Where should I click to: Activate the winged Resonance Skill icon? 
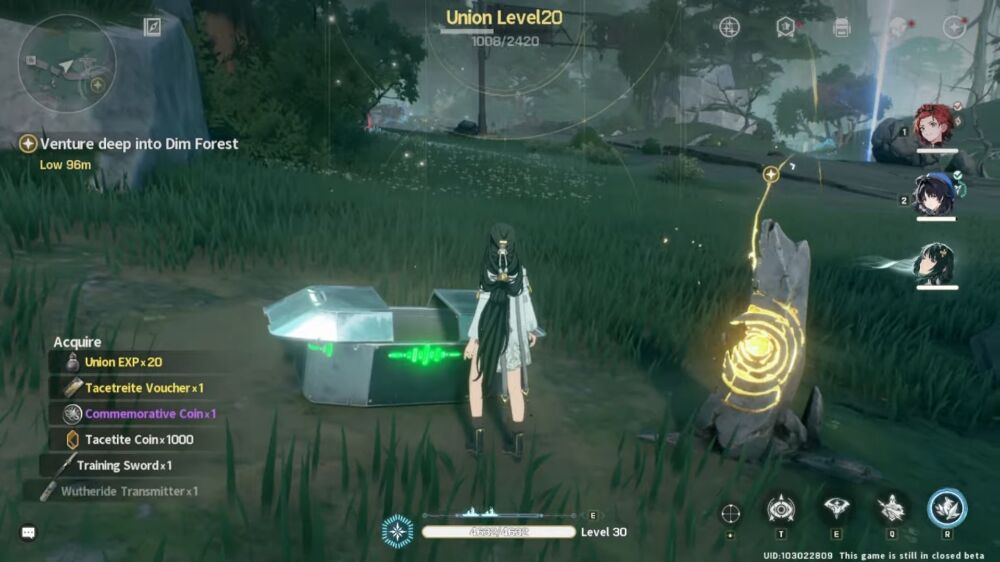tap(836, 509)
